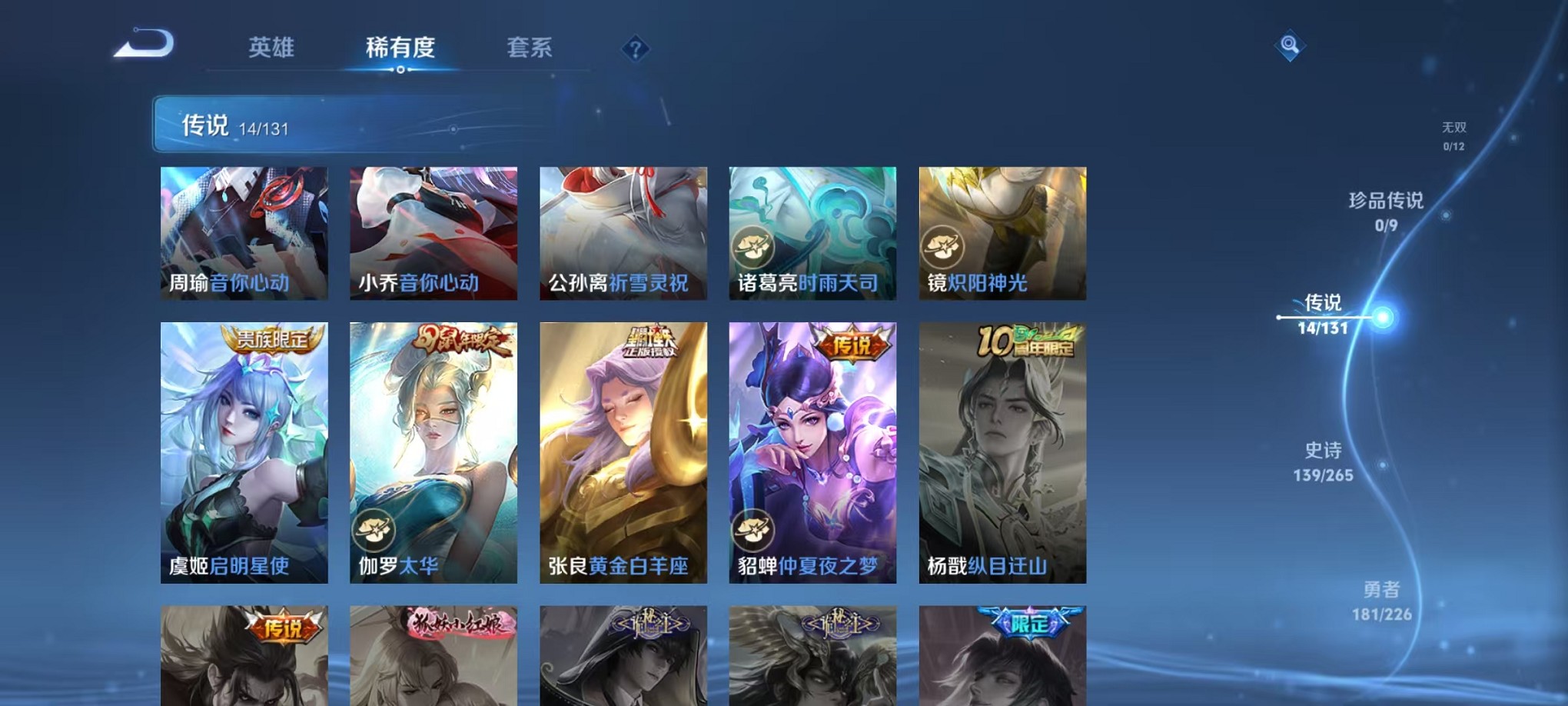Jump to the 无双 rarity category
This screenshot has width=1568, height=706.
click(1455, 129)
